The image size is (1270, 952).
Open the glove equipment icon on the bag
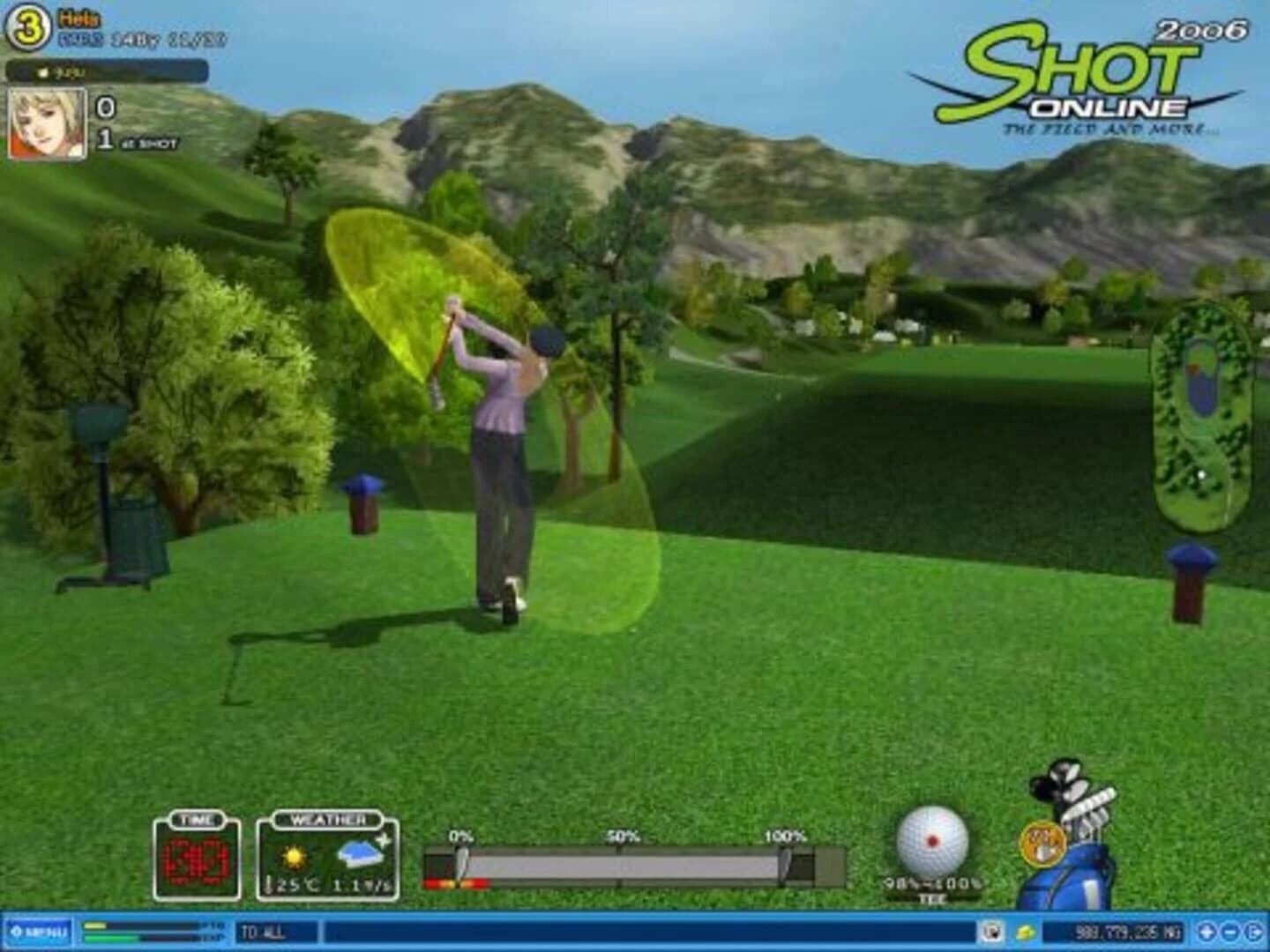point(1044,842)
